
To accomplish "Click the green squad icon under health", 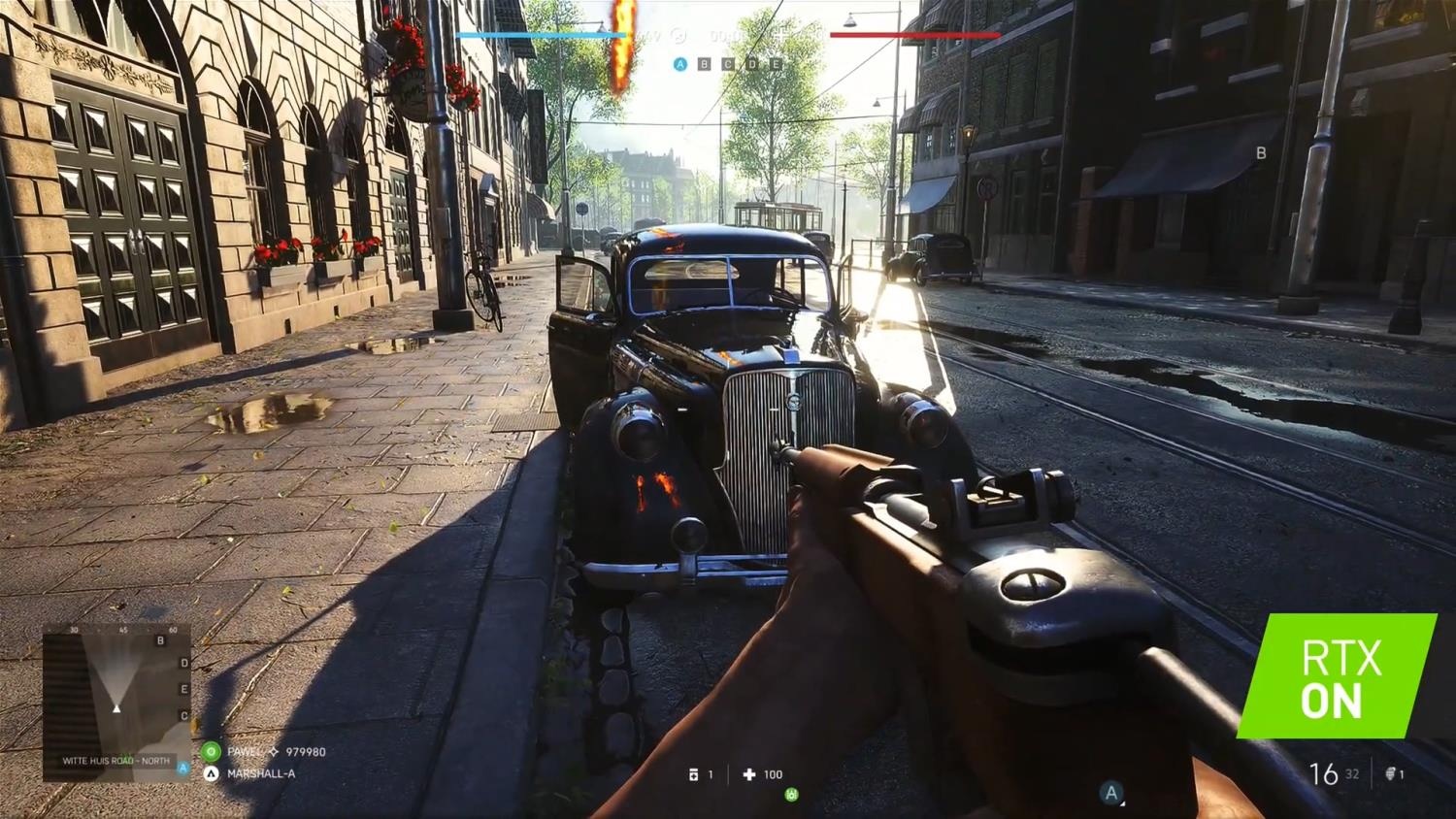I will [792, 795].
